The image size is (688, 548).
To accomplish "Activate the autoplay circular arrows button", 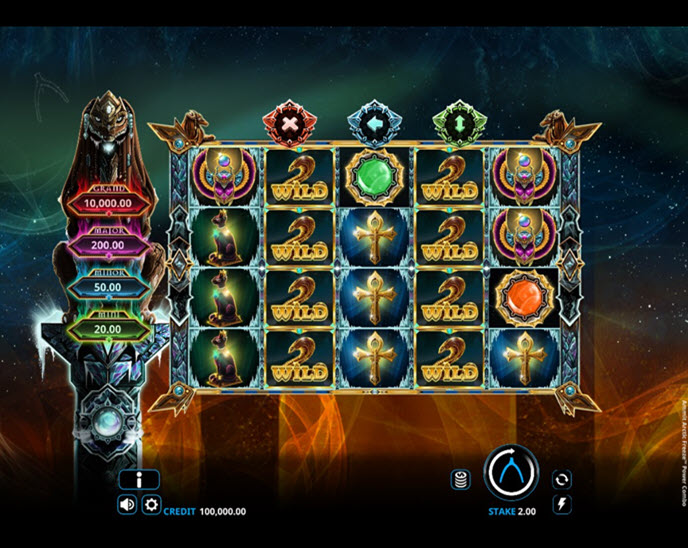I will click(x=562, y=479).
